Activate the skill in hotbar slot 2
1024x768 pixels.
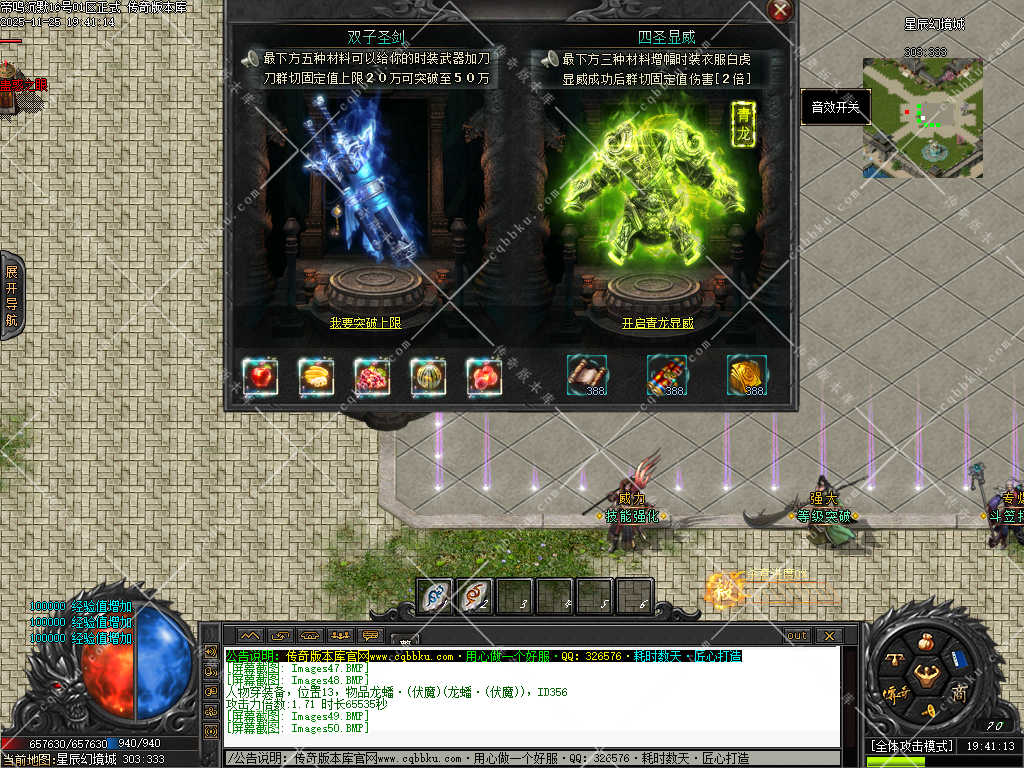474,596
